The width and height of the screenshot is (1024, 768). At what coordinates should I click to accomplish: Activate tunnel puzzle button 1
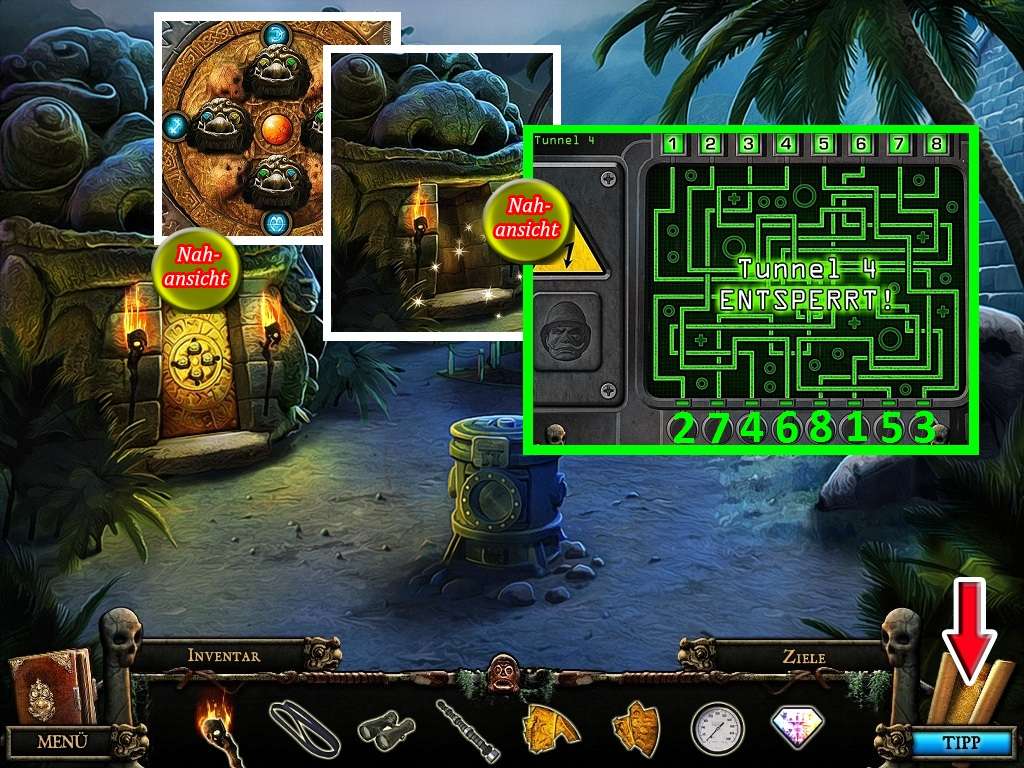pyautogui.click(x=673, y=144)
